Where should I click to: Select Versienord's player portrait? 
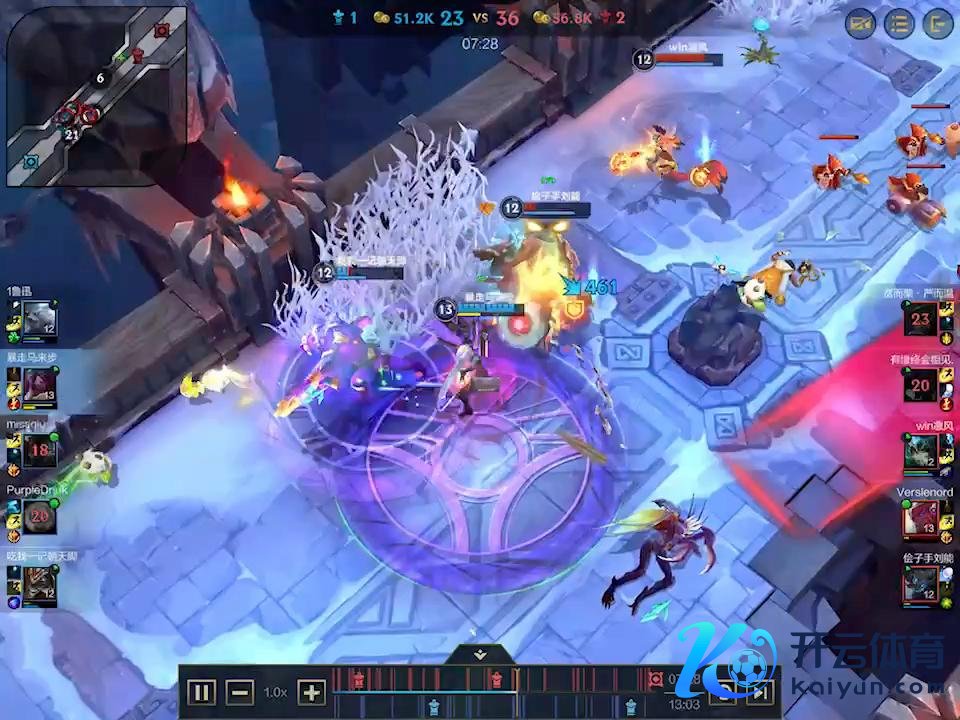click(x=920, y=518)
